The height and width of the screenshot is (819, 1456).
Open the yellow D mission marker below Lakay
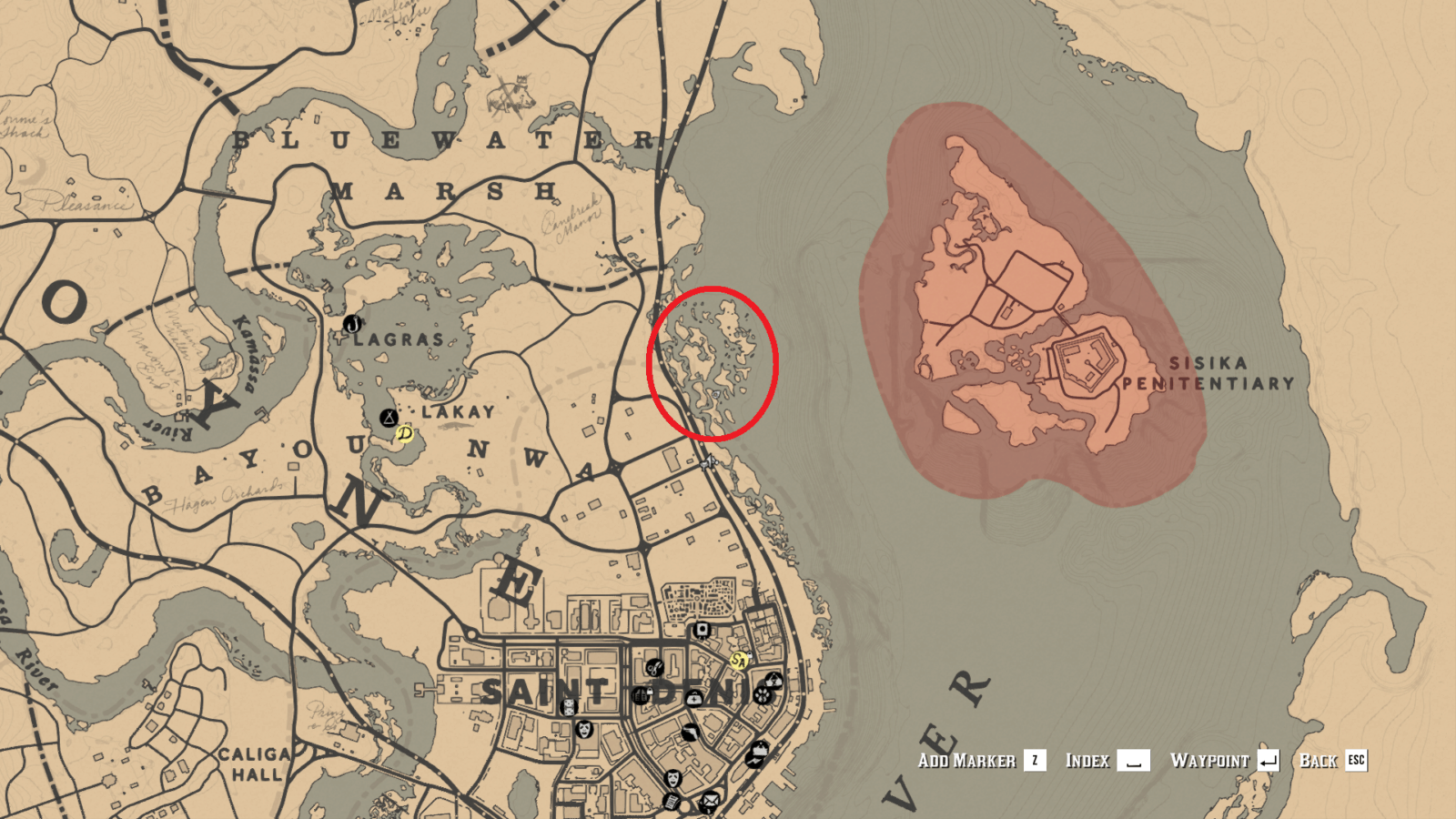405,434
